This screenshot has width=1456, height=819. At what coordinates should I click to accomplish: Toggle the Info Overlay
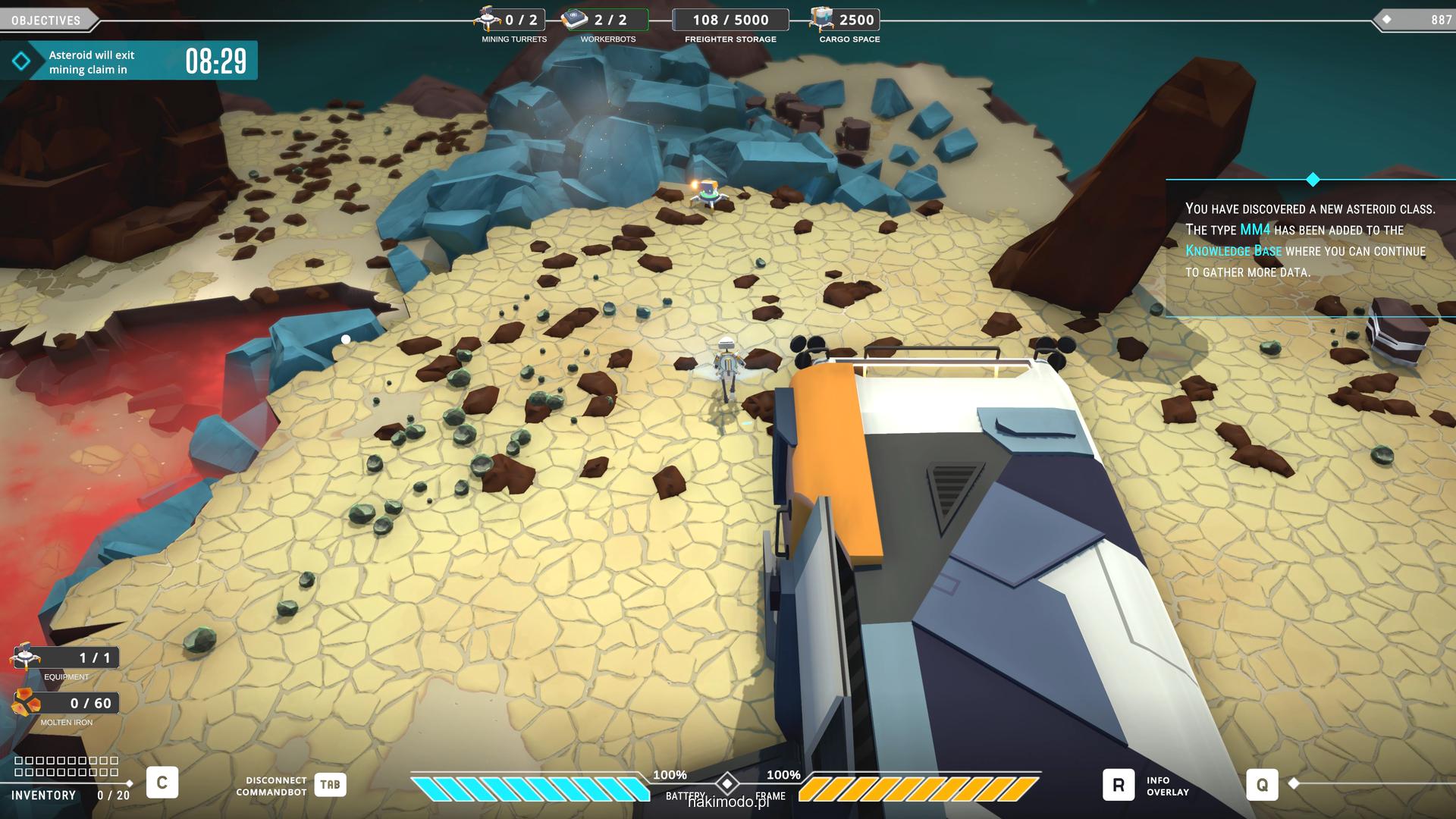tap(1119, 785)
